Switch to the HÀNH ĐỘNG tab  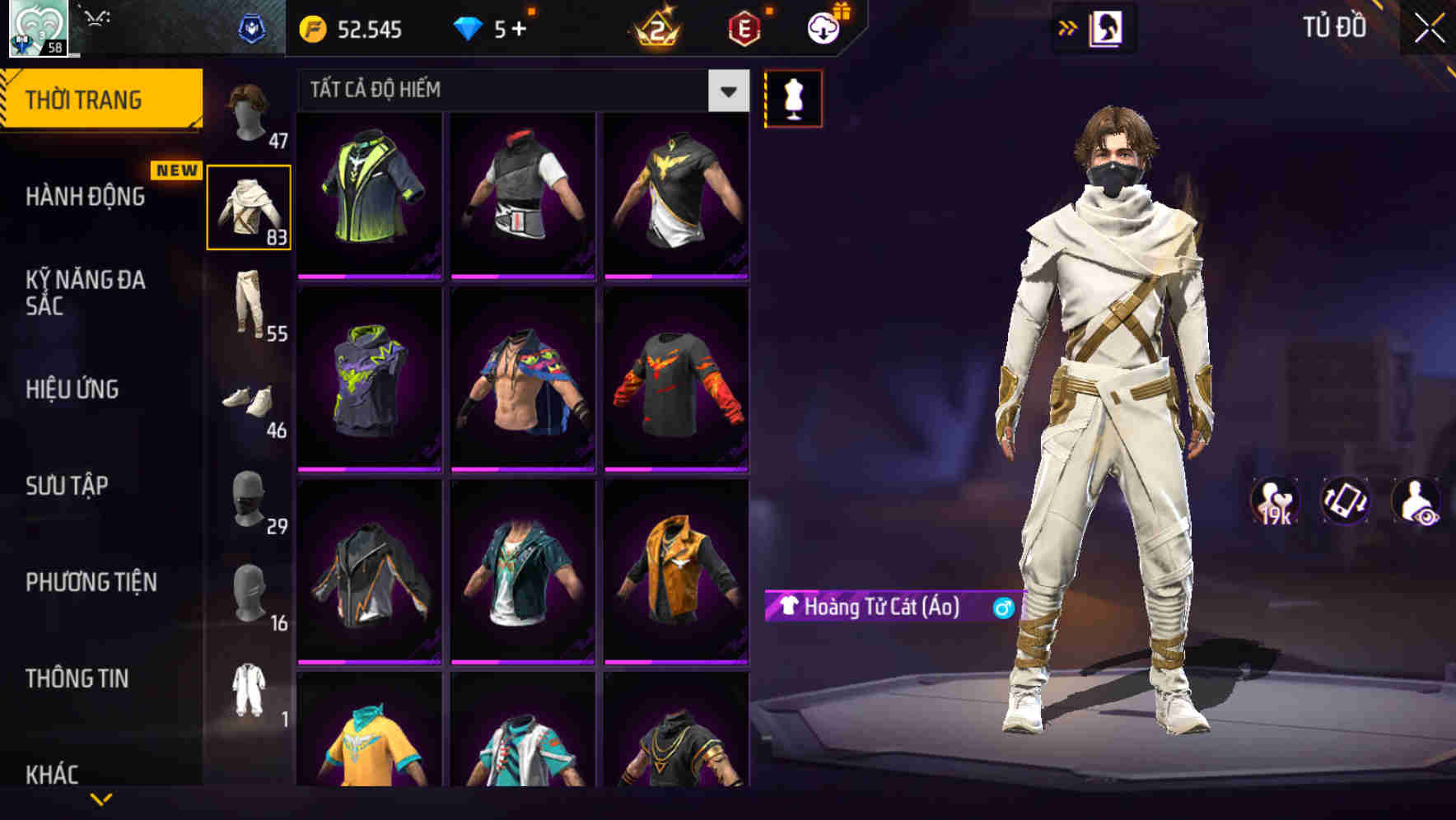click(86, 198)
